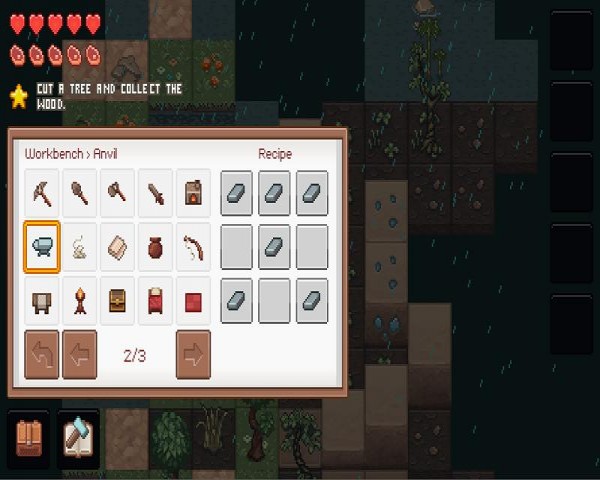The image size is (600, 480).
Task: Select the torch stand recipe
Action: click(80, 301)
